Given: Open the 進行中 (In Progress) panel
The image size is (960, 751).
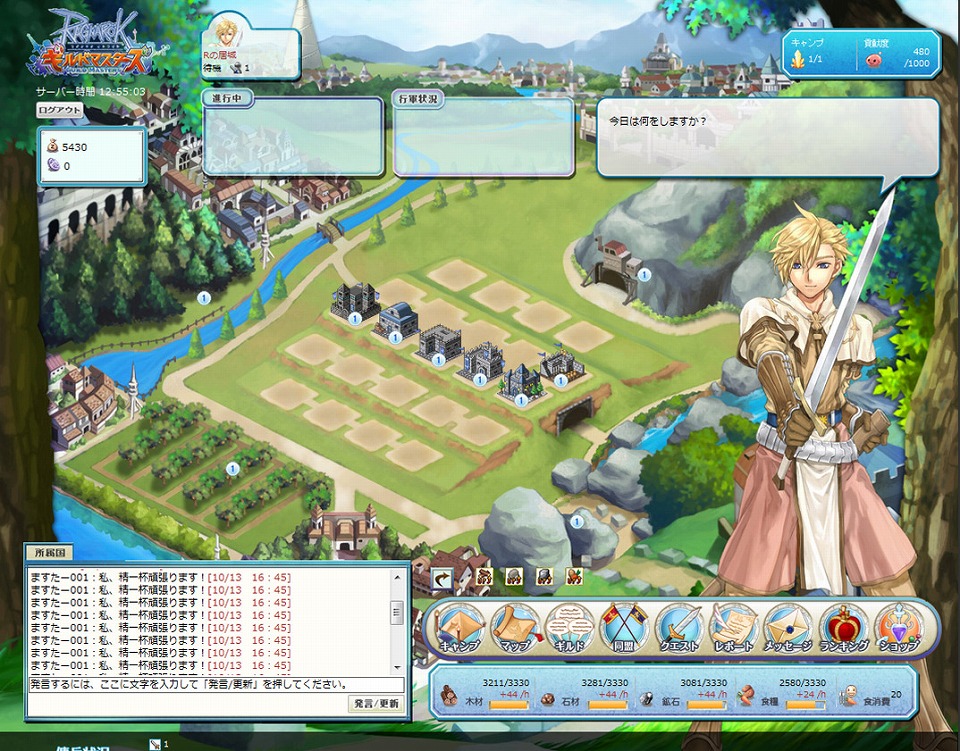Looking at the screenshot, I should (x=292, y=137).
